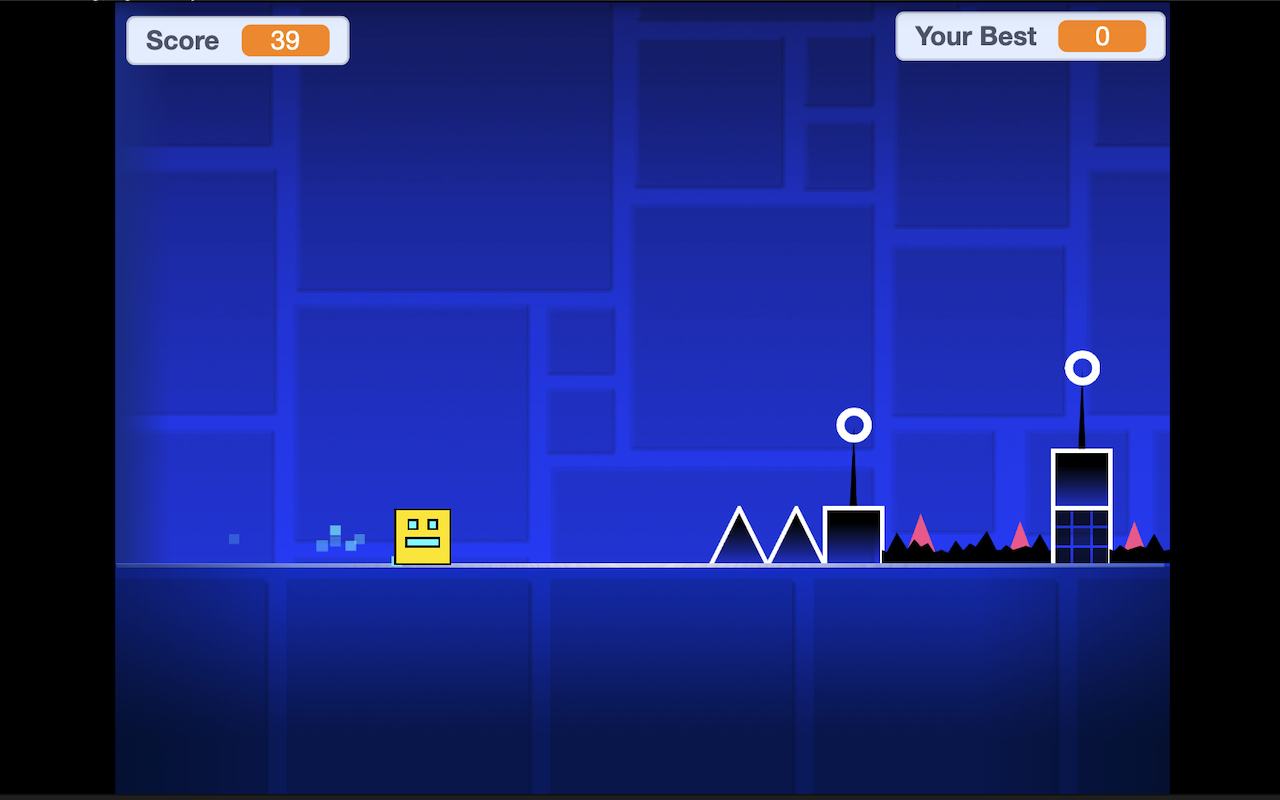This screenshot has width=1280, height=800.
Task: Click the antenna line below the left orb
Action: (853, 470)
